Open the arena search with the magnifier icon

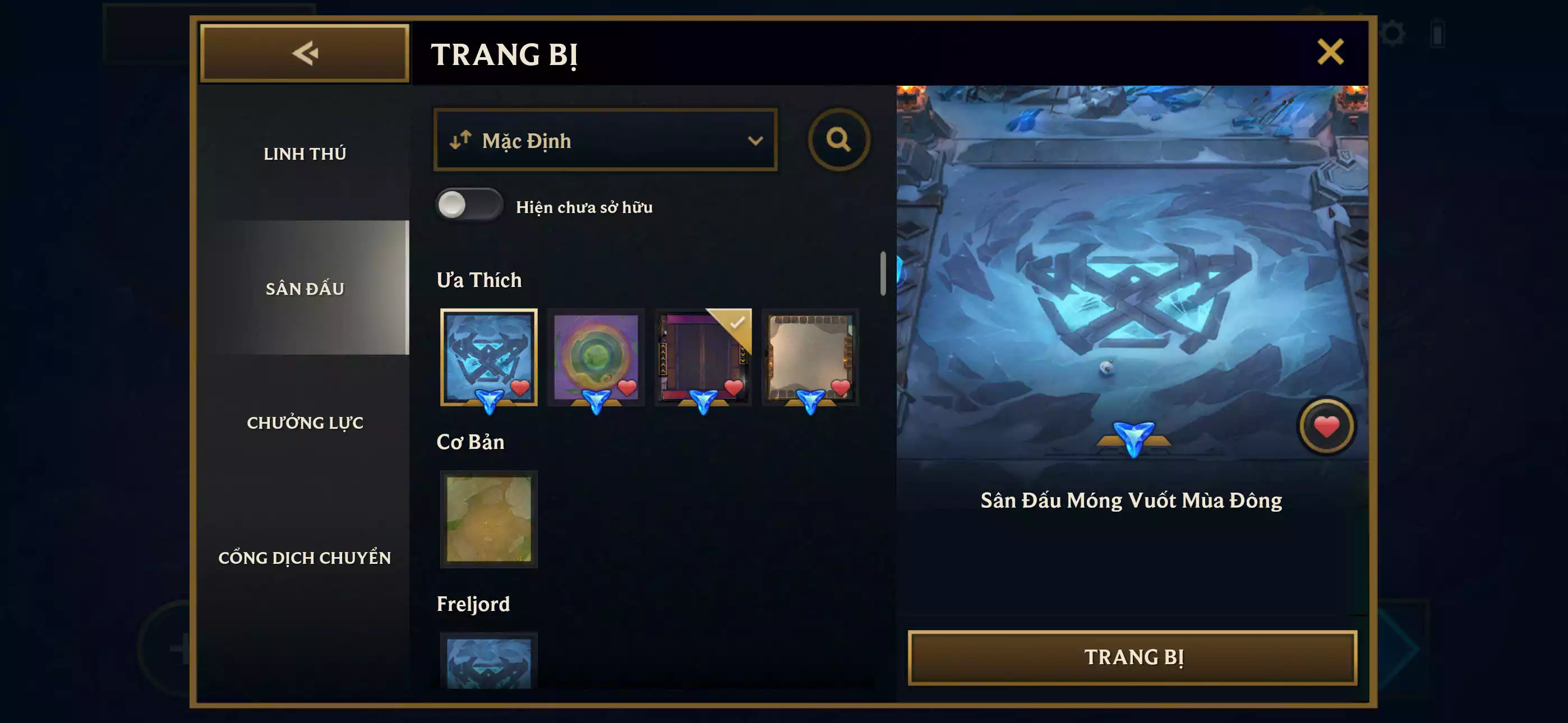coord(840,140)
